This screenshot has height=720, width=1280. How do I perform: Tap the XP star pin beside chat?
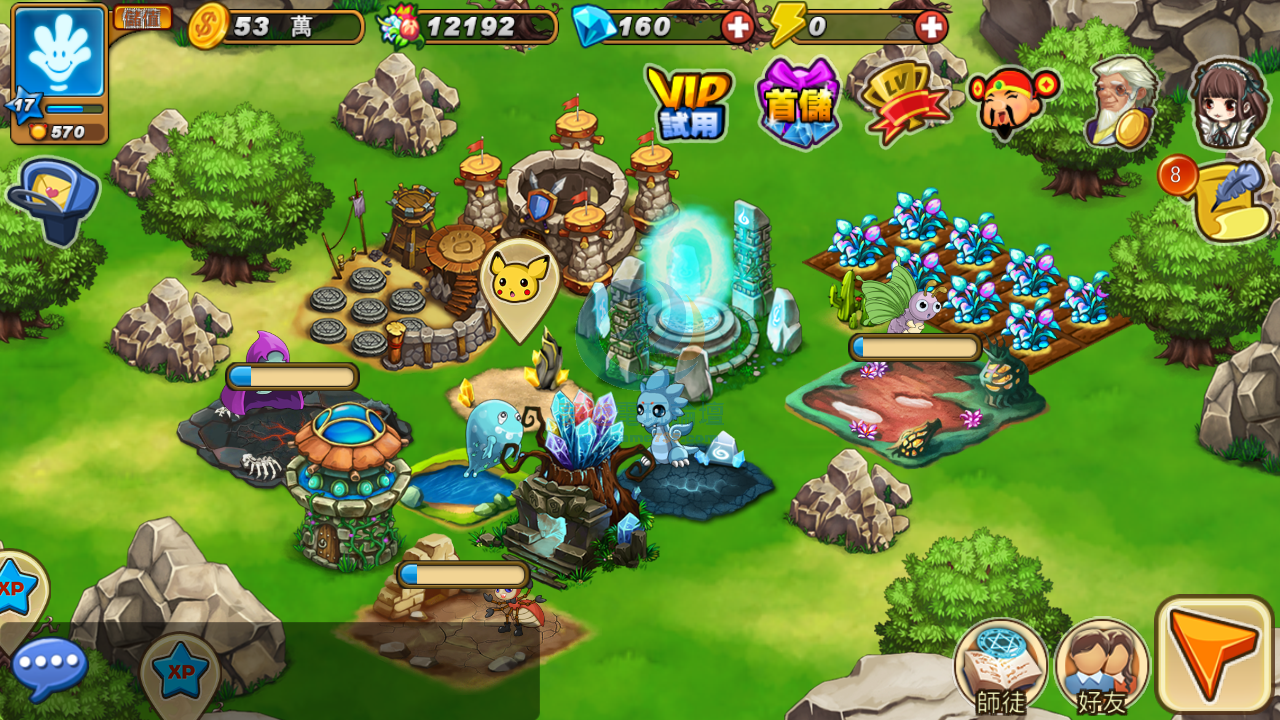point(180,672)
